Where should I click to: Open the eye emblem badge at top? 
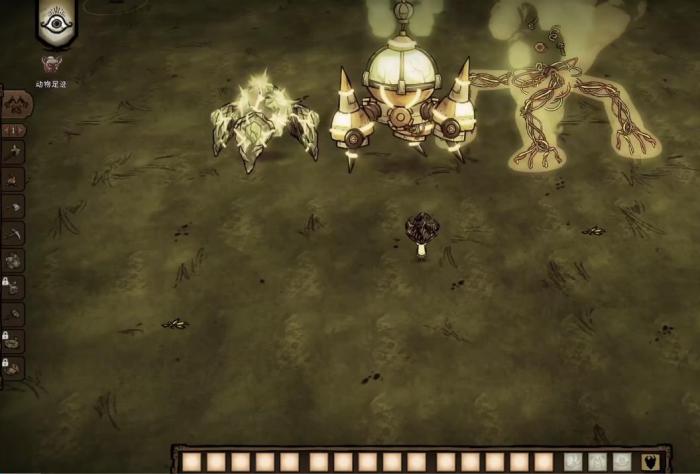click(56, 22)
